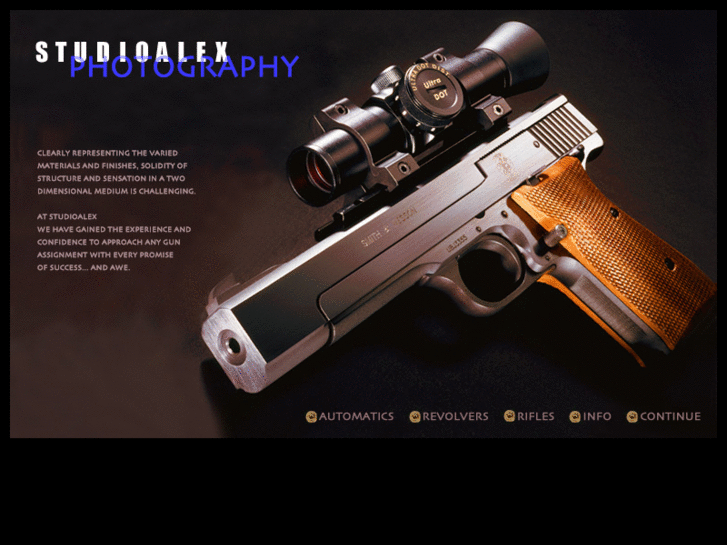Click the StudioAlex Photography logo

pyautogui.click(x=166, y=60)
